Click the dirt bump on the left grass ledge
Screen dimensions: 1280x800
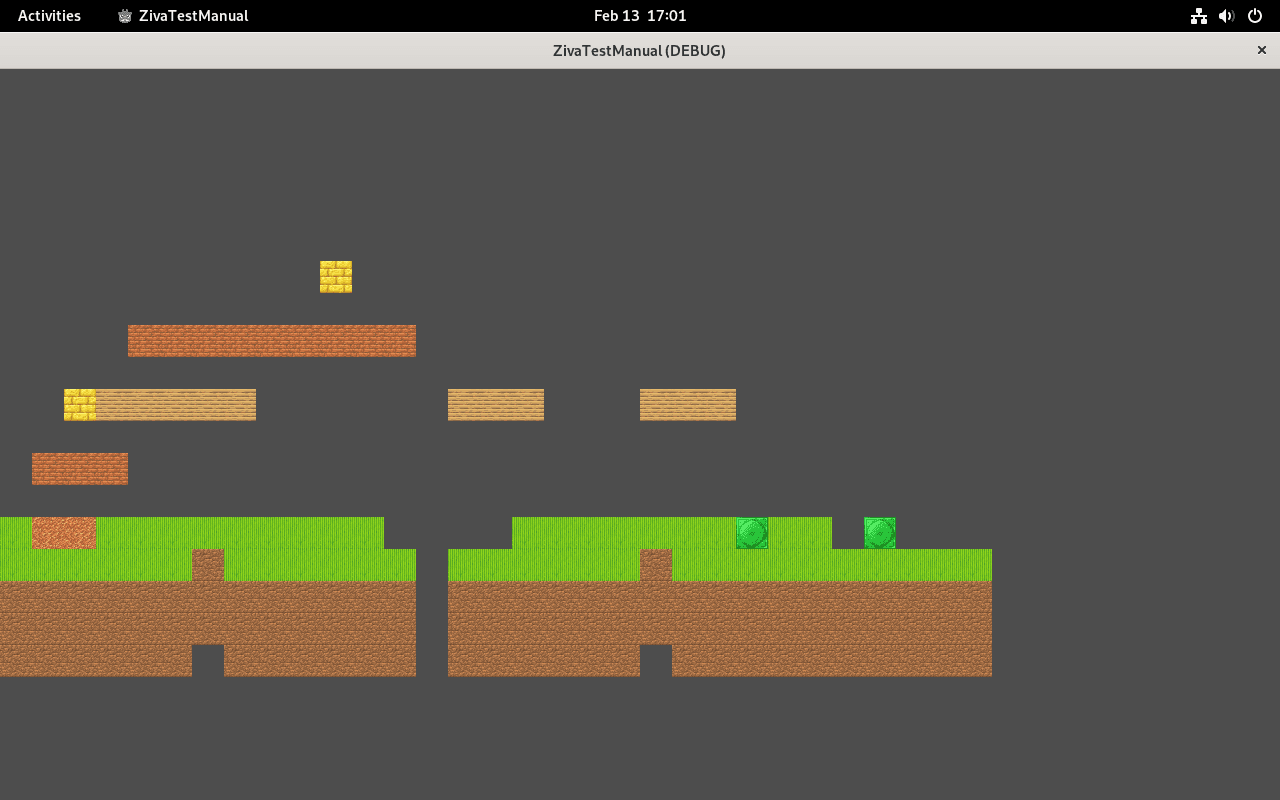point(207,562)
